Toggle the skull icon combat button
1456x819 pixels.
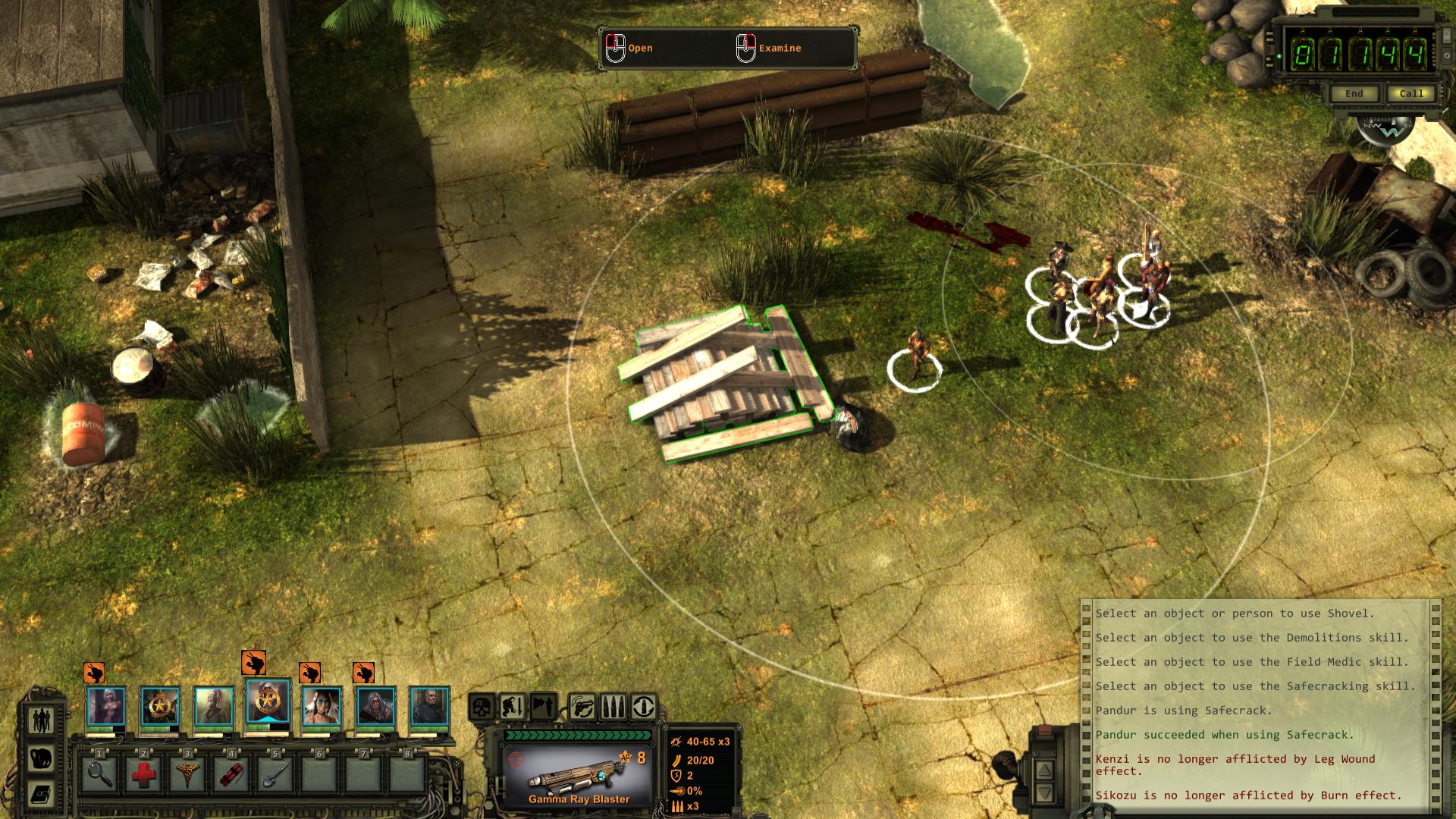pyautogui.click(x=482, y=707)
